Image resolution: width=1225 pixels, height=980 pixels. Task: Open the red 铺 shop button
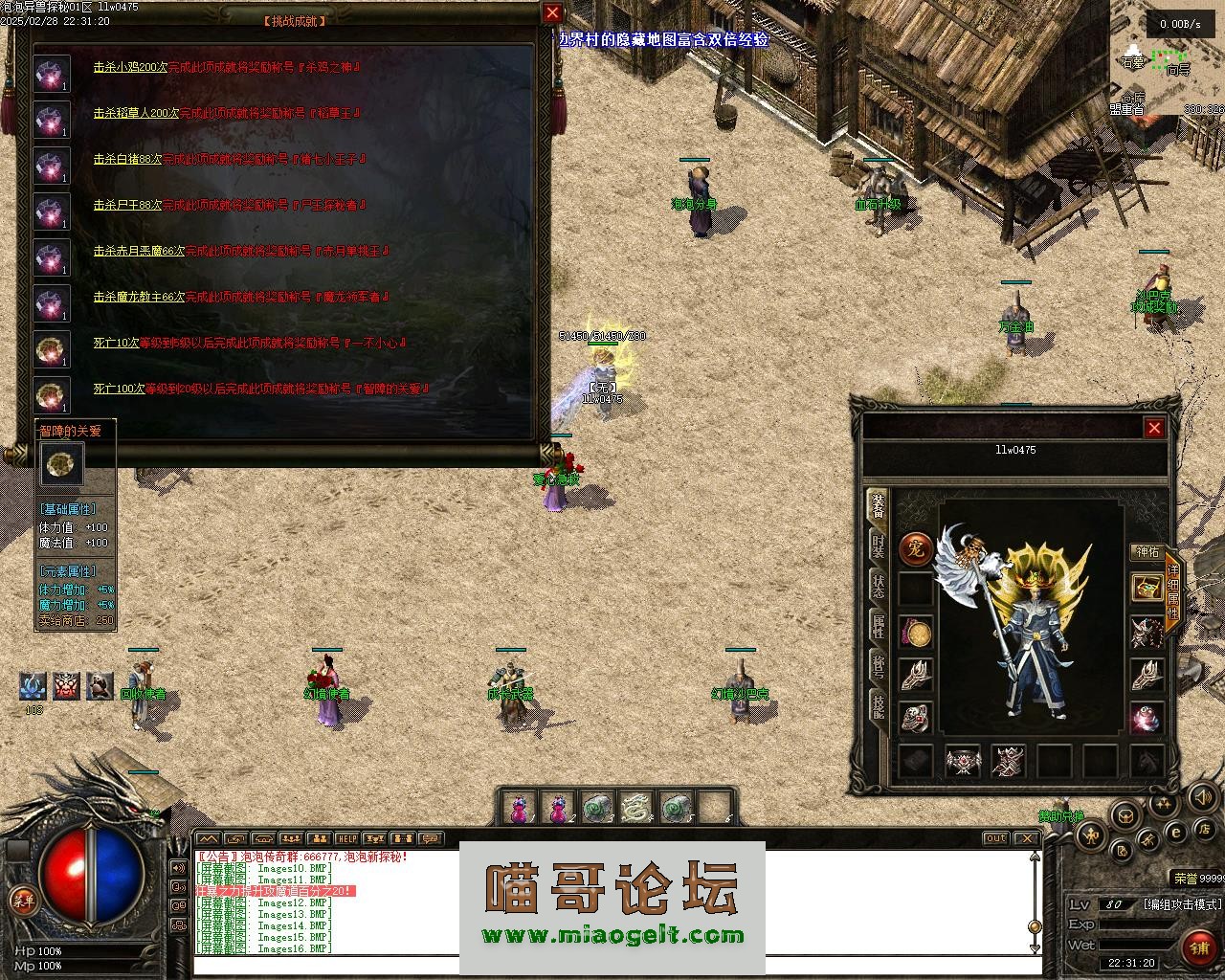coord(1197,947)
